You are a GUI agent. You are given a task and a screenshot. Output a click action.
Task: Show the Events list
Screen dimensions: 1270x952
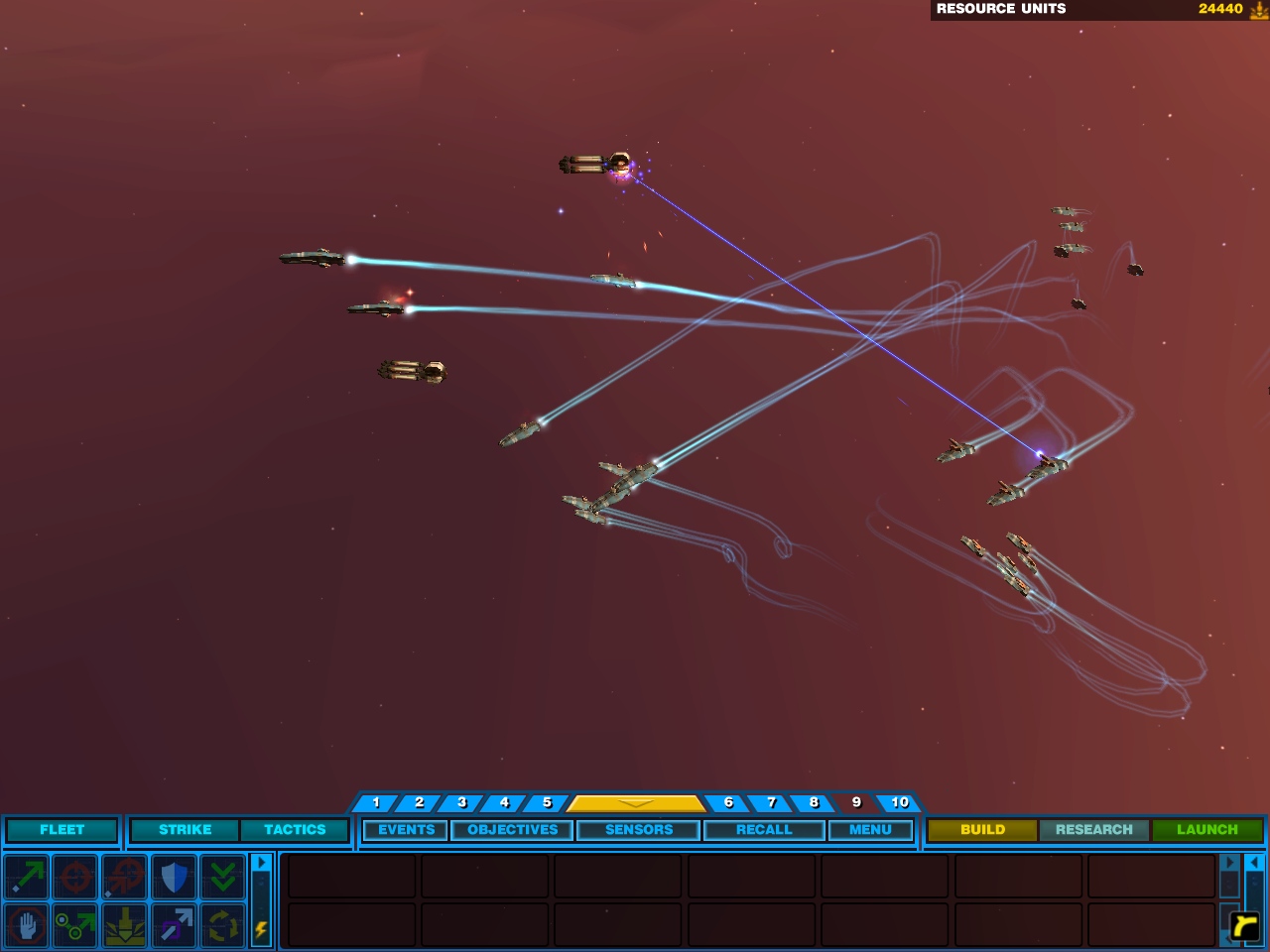[406, 830]
